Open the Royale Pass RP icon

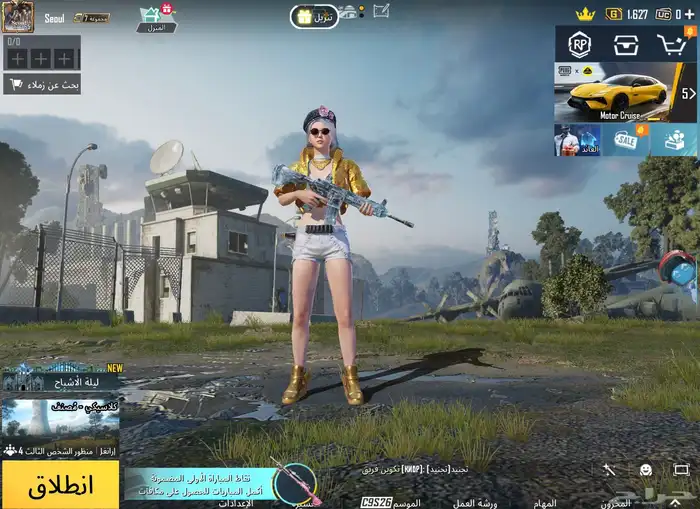579,44
